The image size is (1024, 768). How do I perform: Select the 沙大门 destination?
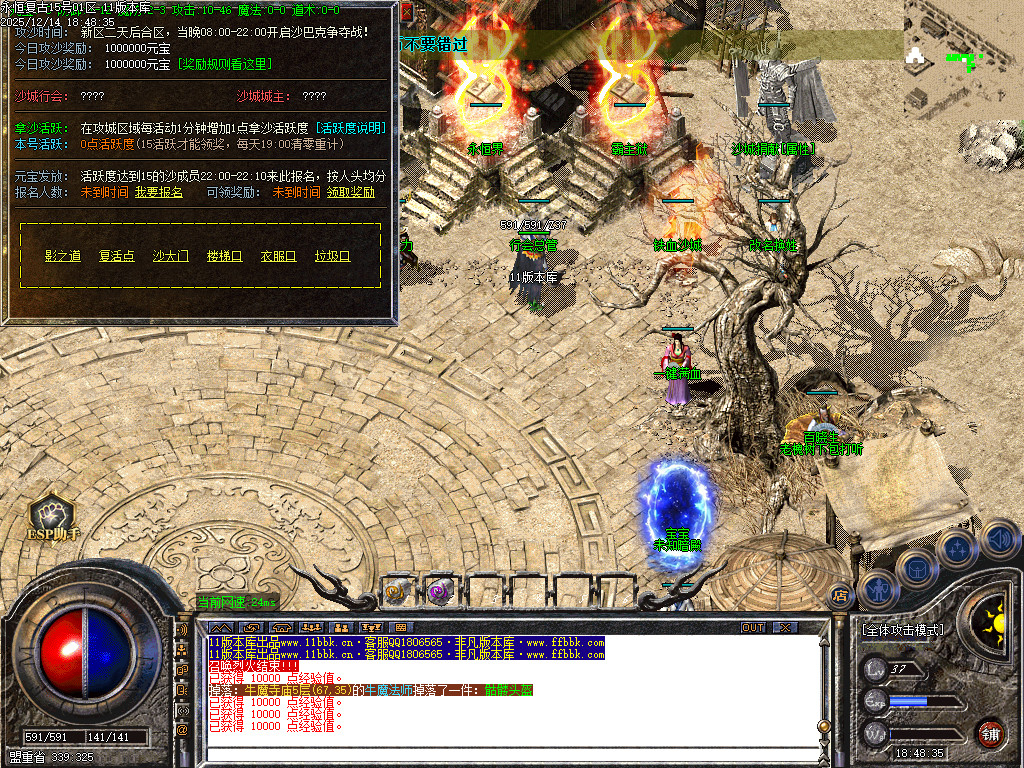(170, 256)
